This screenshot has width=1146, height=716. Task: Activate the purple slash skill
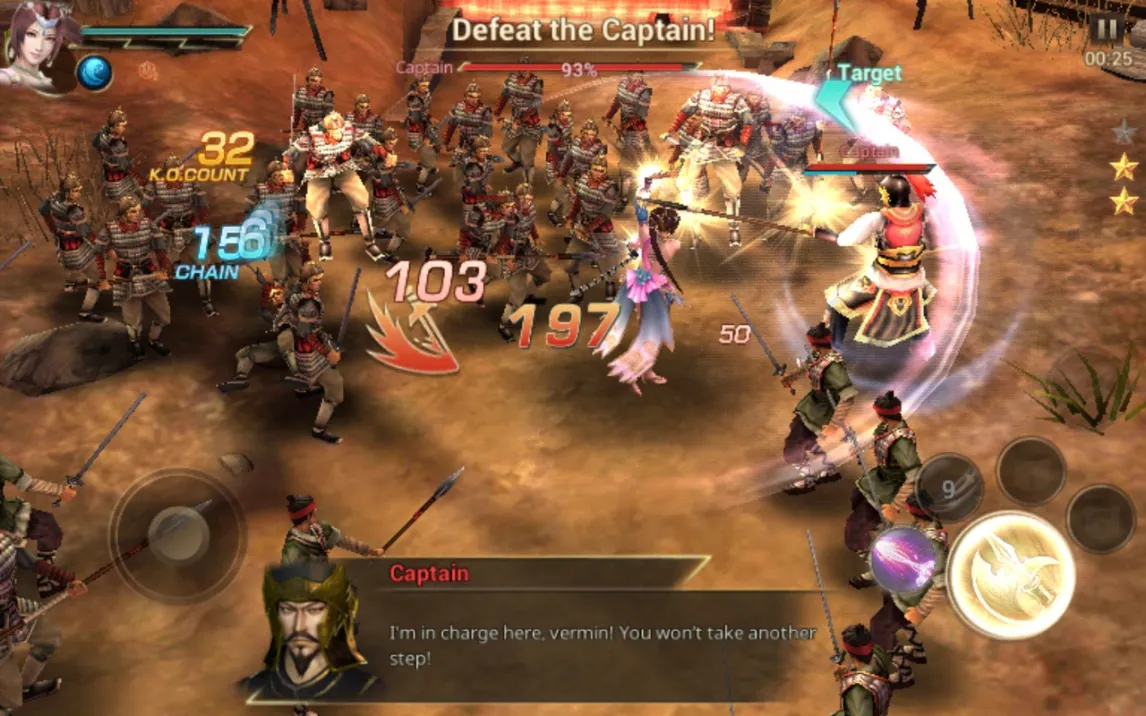[902, 560]
